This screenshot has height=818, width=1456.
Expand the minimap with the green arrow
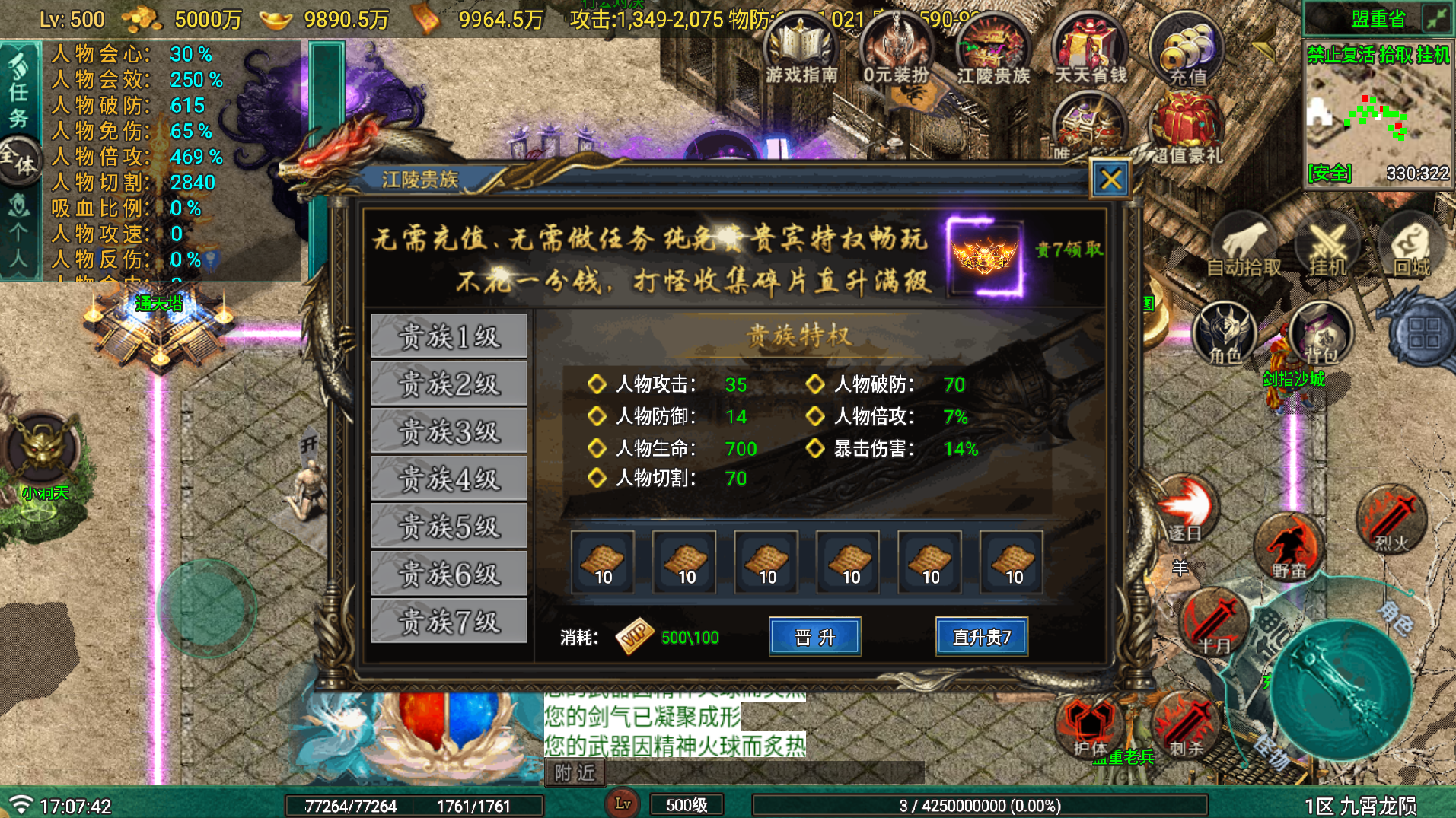(1438, 17)
